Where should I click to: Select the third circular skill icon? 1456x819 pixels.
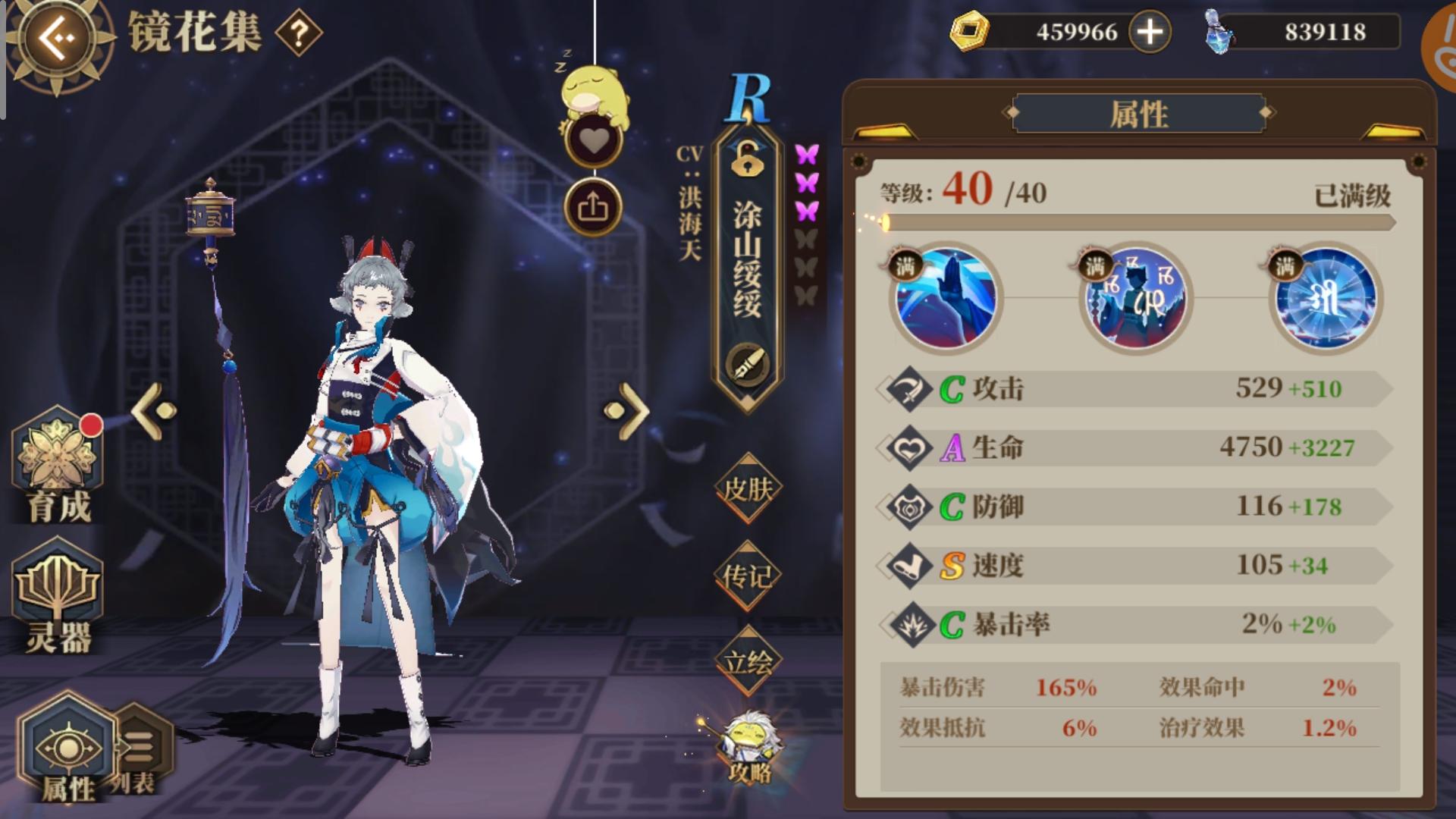[x=1323, y=299]
